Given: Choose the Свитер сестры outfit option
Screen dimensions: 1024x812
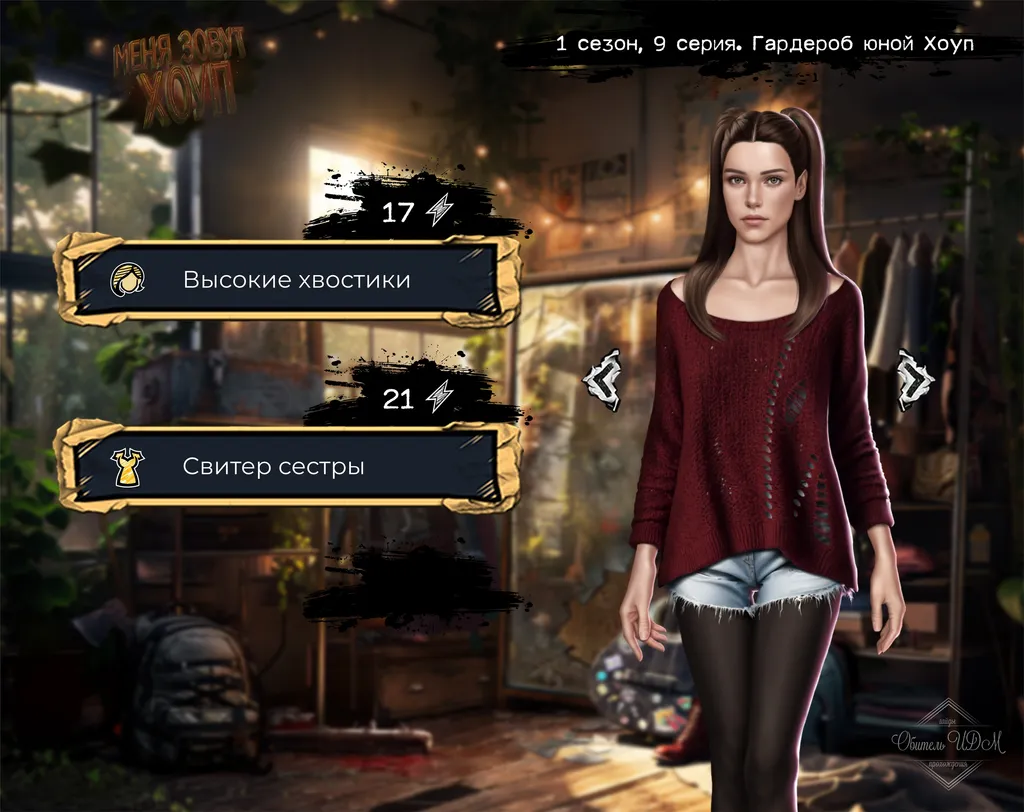Looking at the screenshot, I should point(288,466).
